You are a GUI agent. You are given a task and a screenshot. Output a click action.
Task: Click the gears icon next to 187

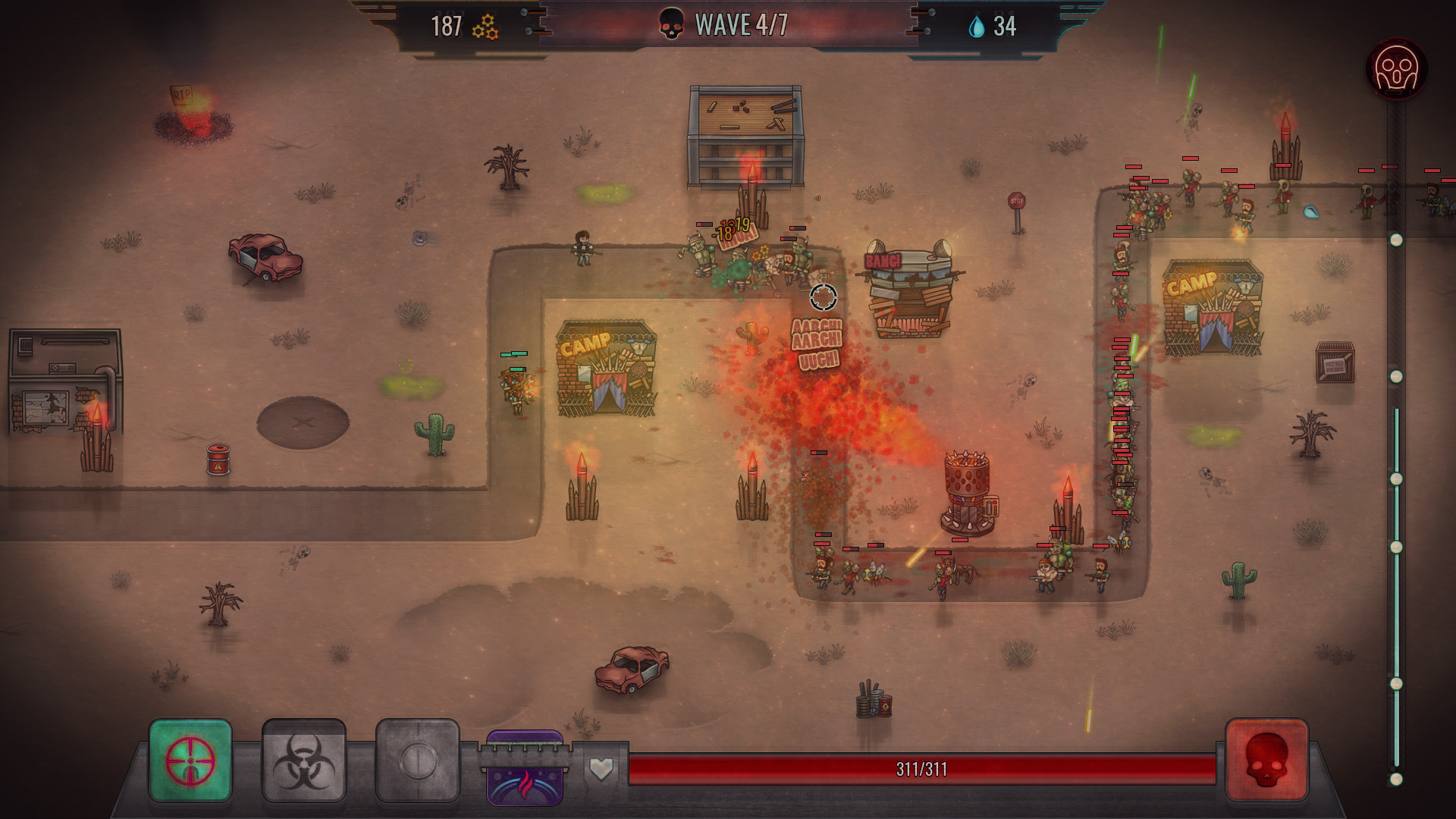click(x=484, y=28)
